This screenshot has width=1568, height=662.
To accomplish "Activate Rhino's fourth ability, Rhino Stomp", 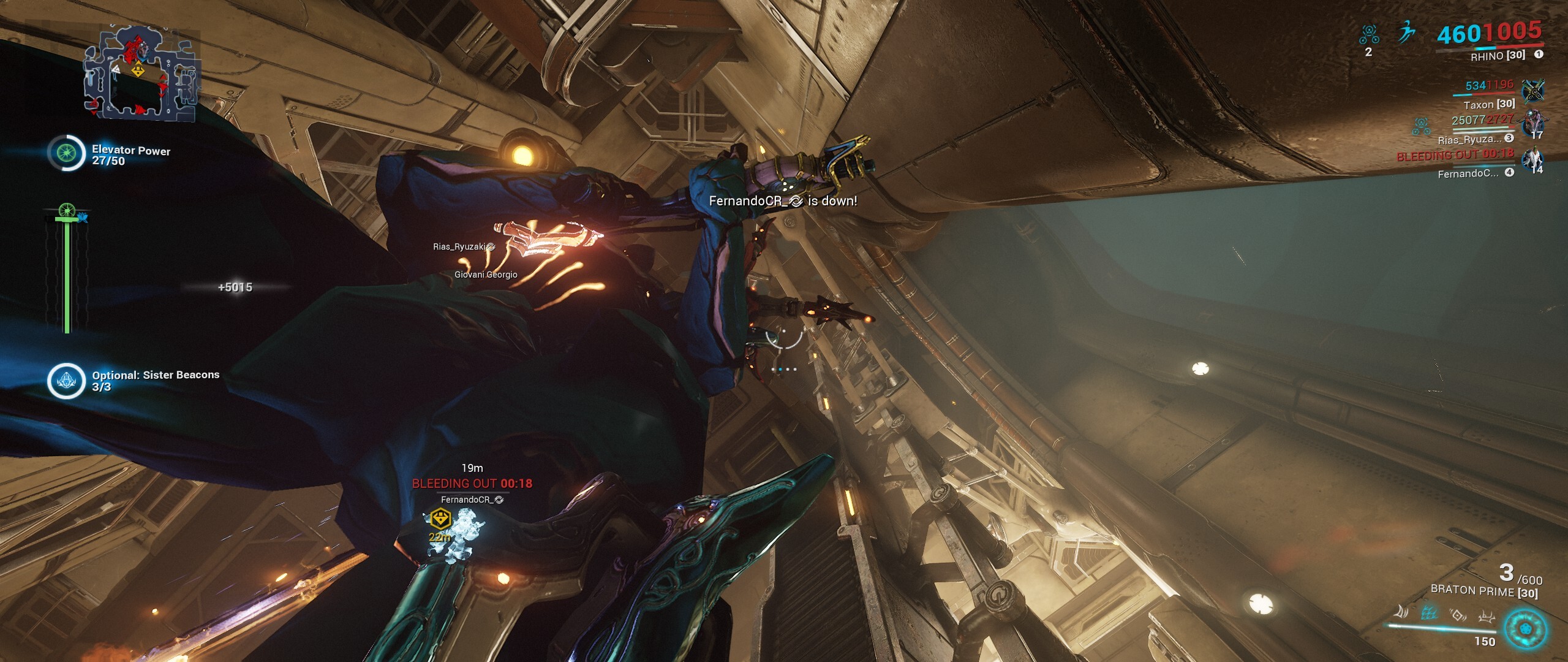I will point(1487,615).
